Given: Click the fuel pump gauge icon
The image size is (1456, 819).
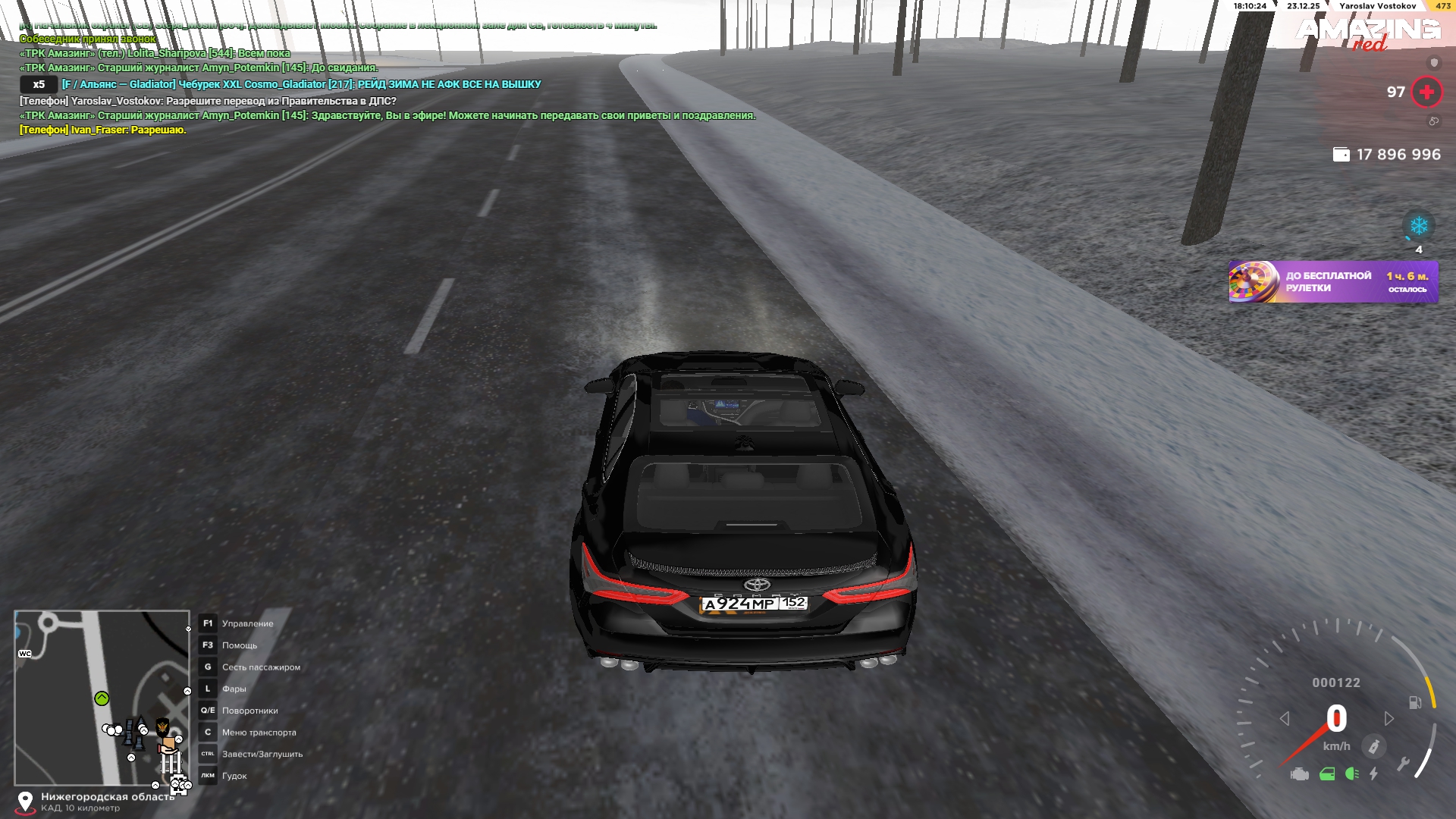Looking at the screenshot, I should click(x=1415, y=702).
